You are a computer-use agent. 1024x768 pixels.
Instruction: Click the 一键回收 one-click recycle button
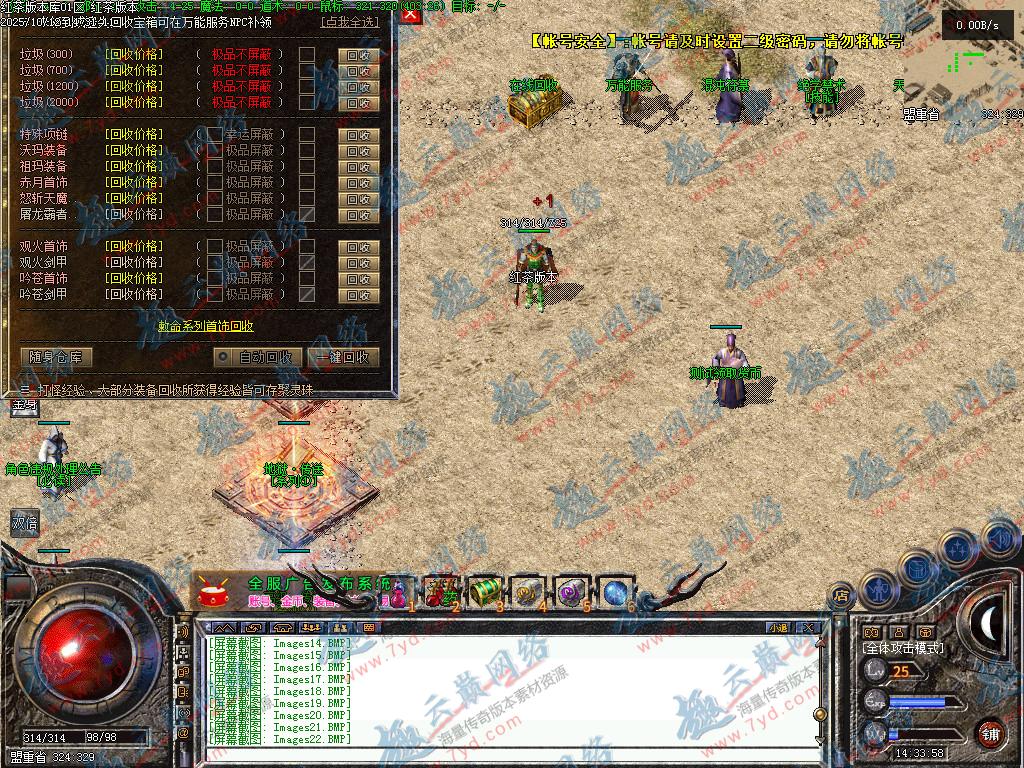coord(342,357)
